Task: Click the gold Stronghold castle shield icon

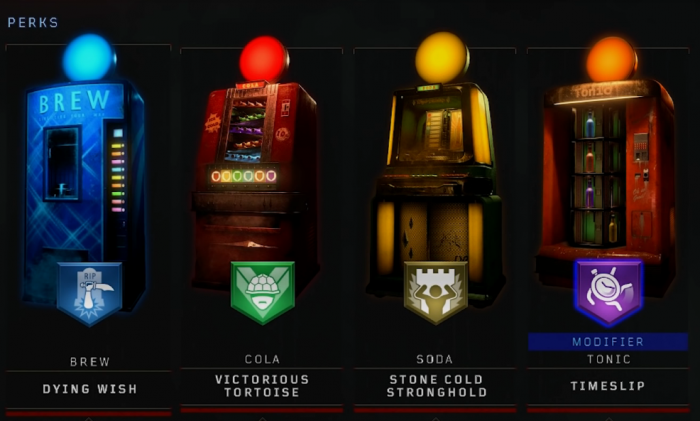Action: point(436,292)
